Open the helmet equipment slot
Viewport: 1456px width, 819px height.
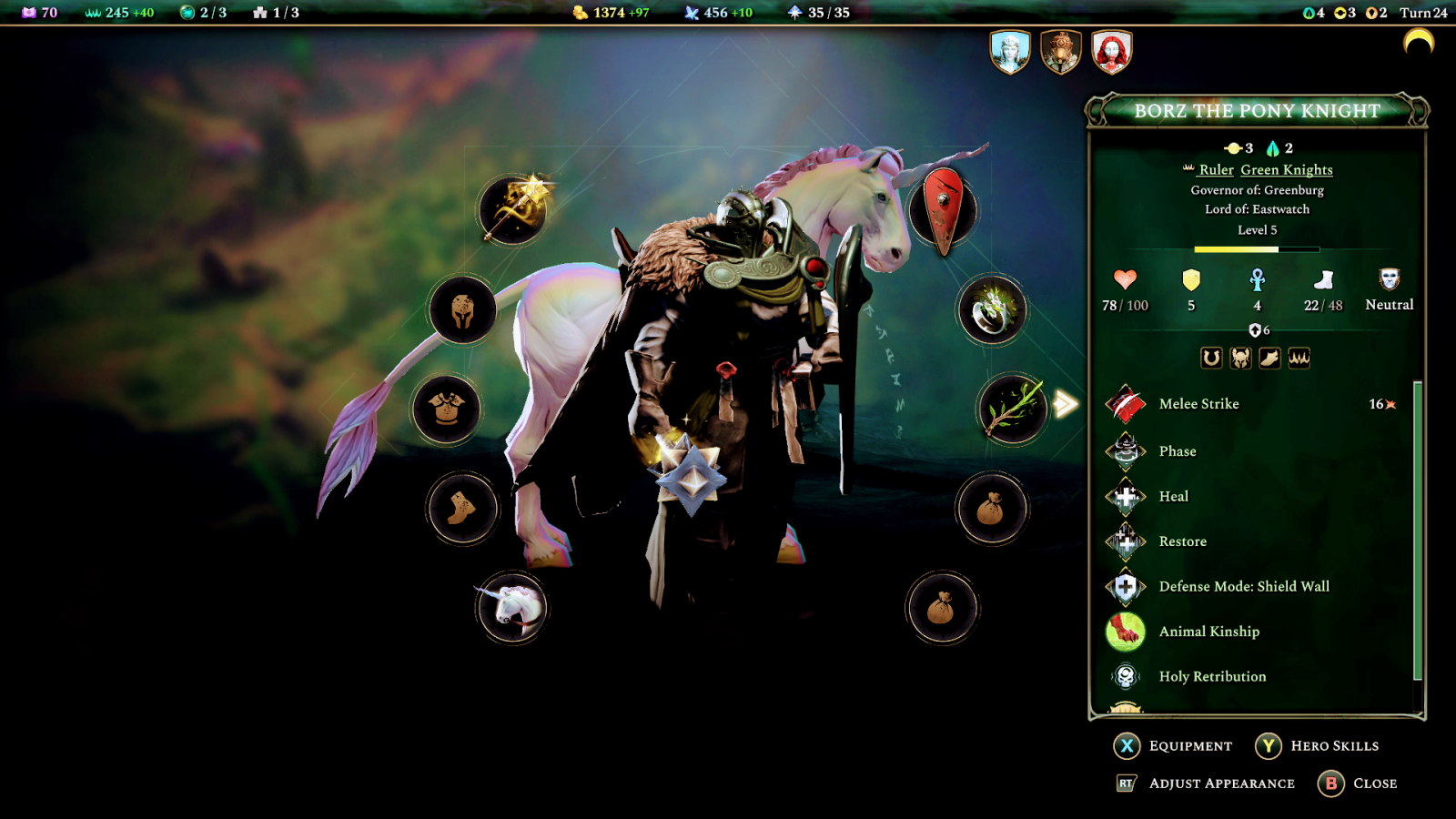(x=463, y=310)
